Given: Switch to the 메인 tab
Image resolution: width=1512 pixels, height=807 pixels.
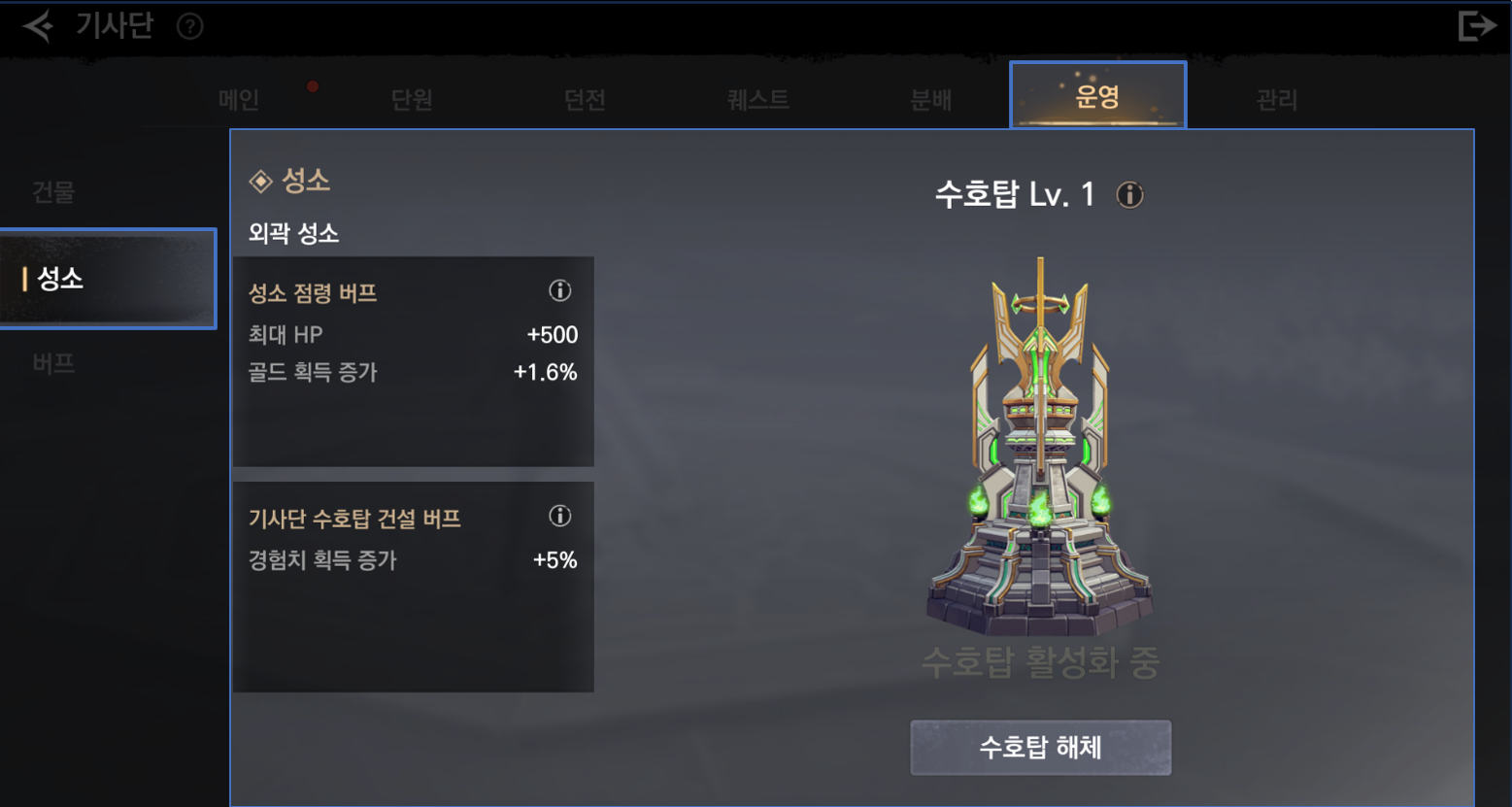Looking at the screenshot, I should pyautogui.click(x=239, y=99).
